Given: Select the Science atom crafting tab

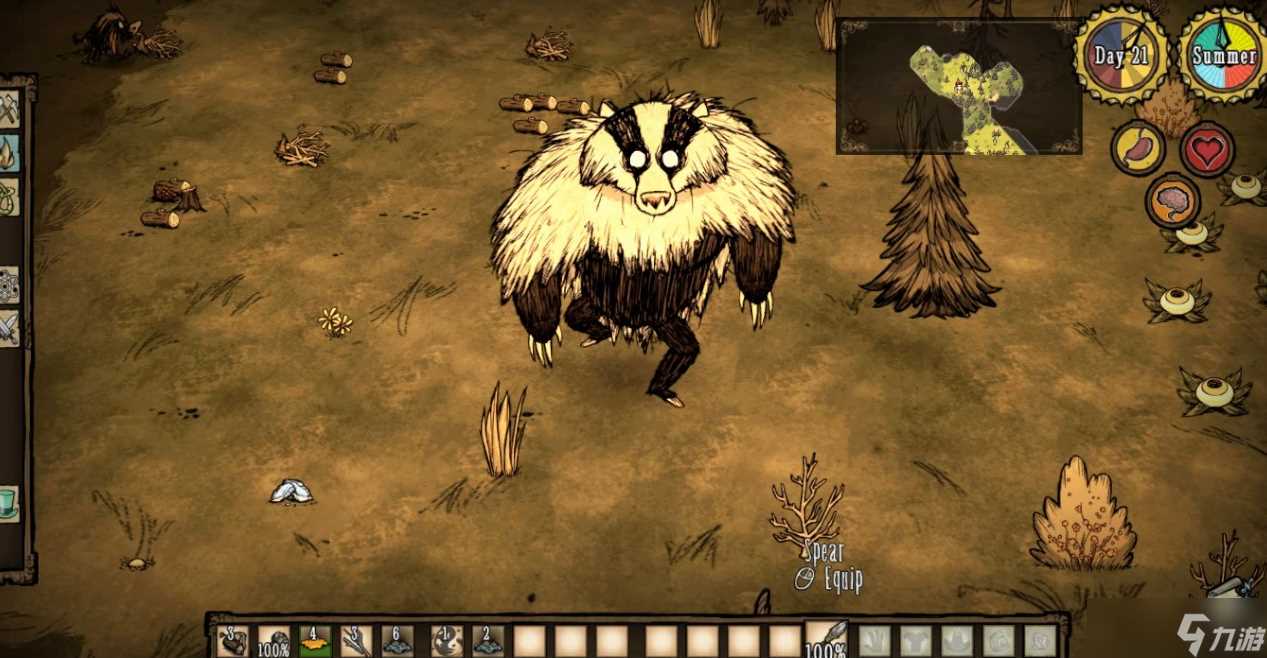Looking at the screenshot, I should (9, 285).
